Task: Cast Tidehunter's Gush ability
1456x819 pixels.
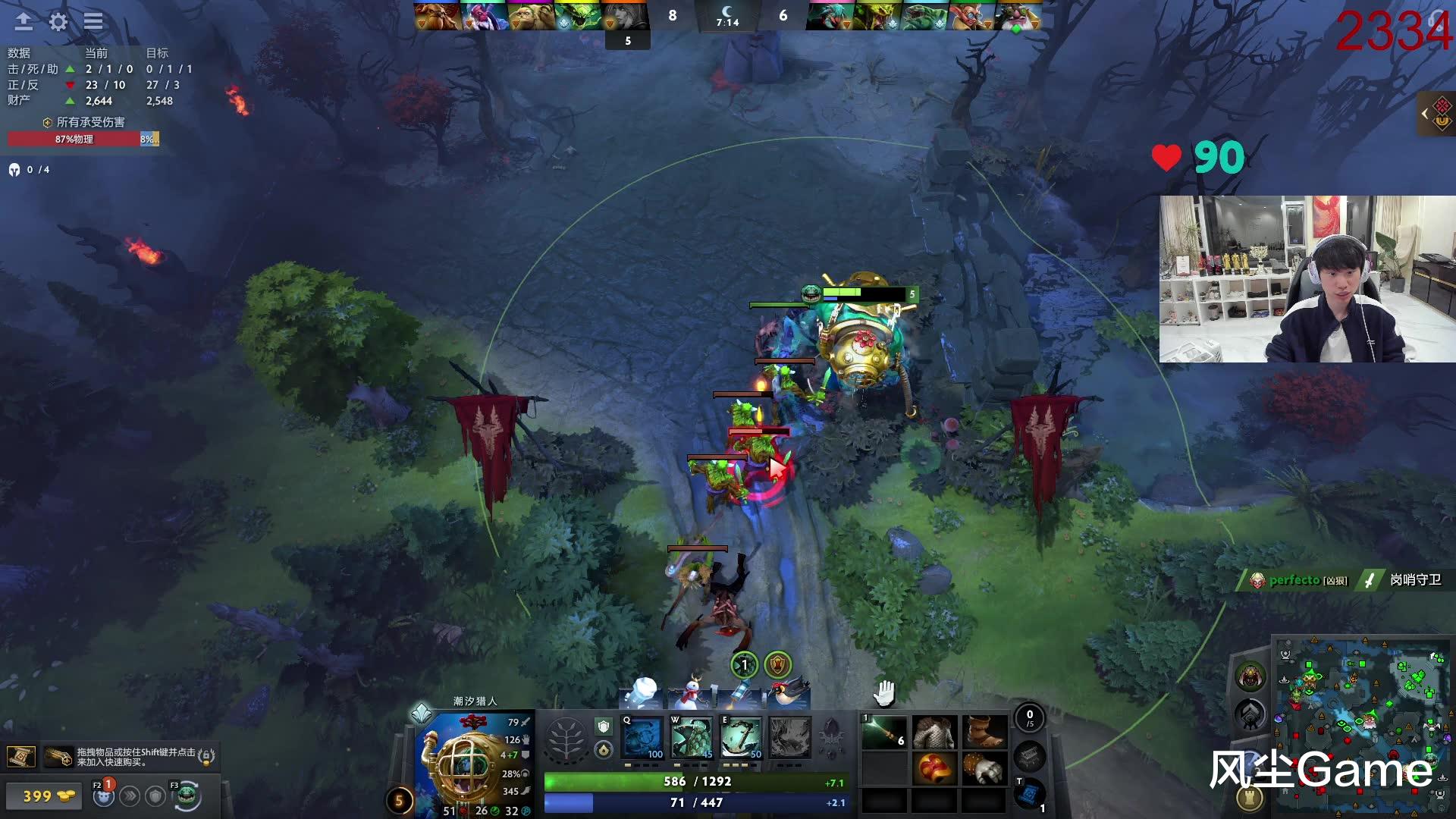Action: [642, 737]
